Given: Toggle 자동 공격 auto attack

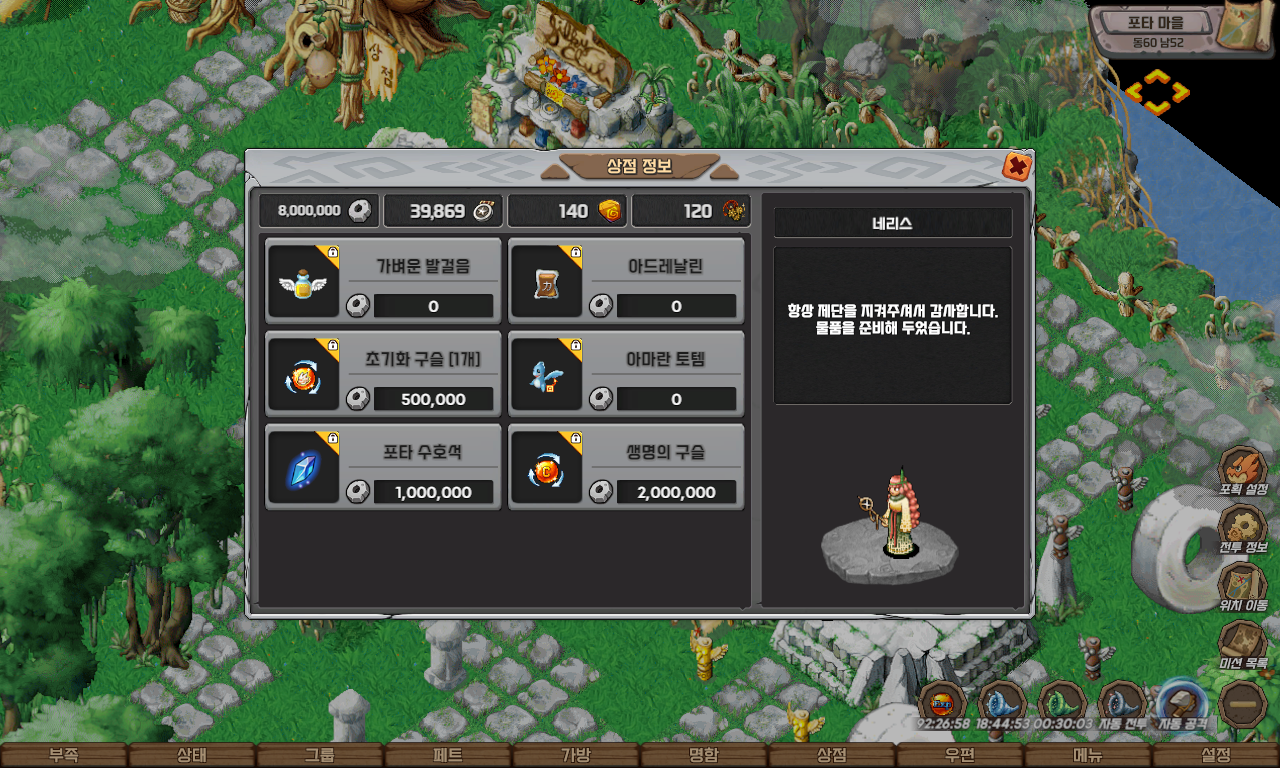Looking at the screenshot, I should [x=1182, y=703].
